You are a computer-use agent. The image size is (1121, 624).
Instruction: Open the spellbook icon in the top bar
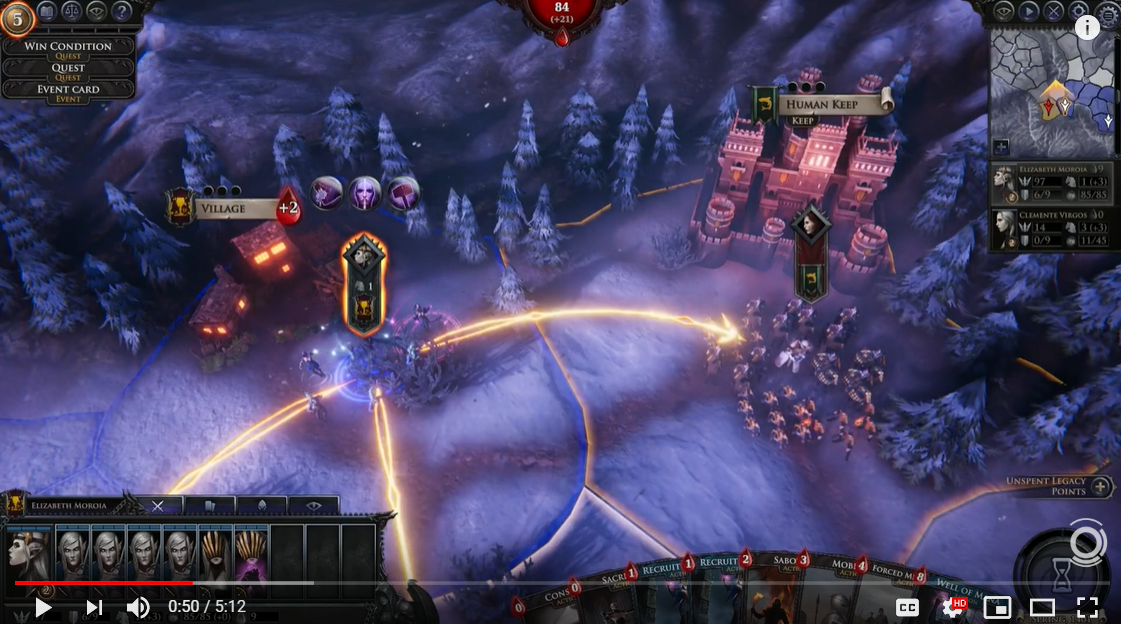[47, 12]
